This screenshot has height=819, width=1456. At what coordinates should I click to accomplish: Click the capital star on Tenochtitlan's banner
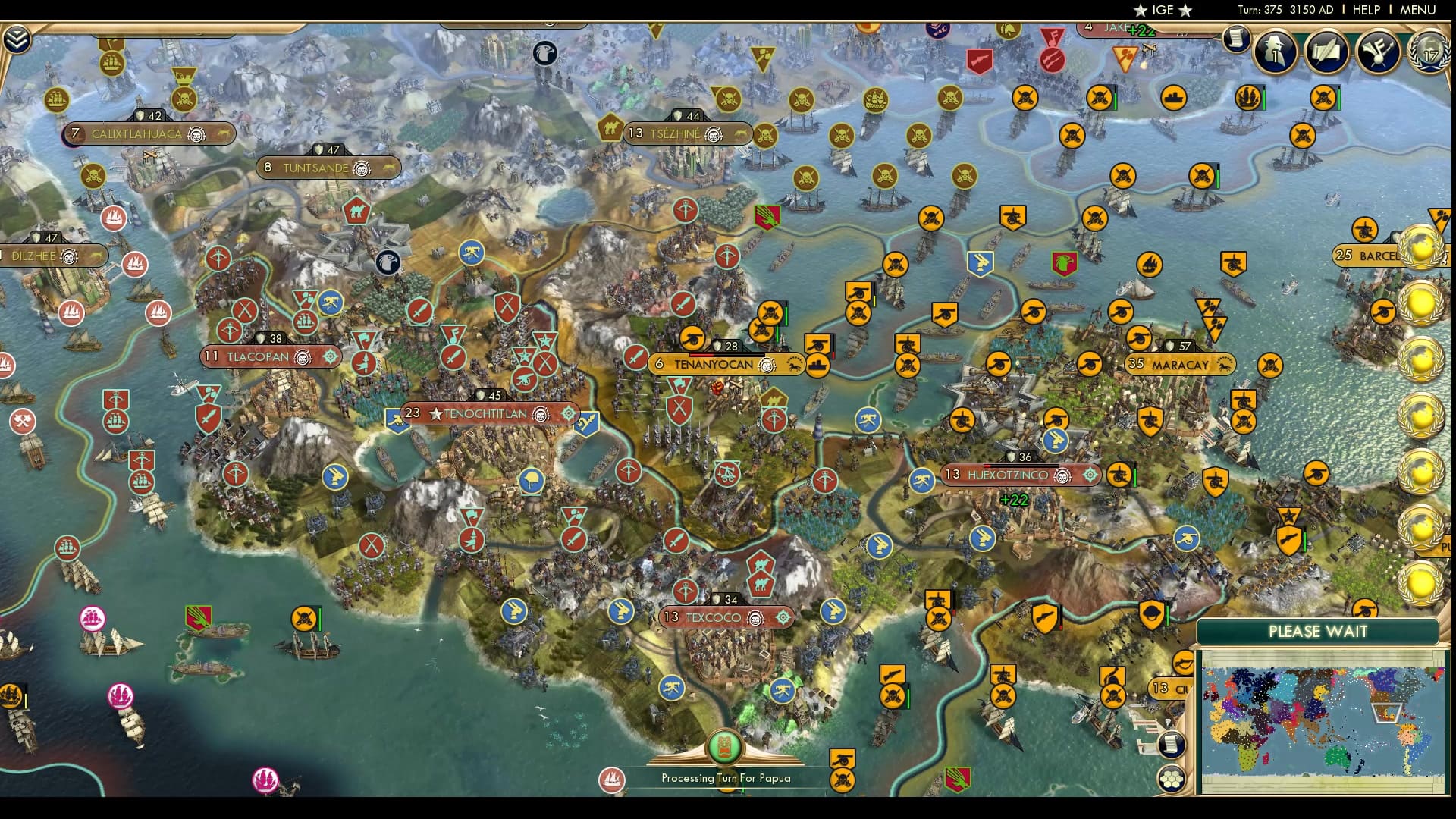[435, 414]
